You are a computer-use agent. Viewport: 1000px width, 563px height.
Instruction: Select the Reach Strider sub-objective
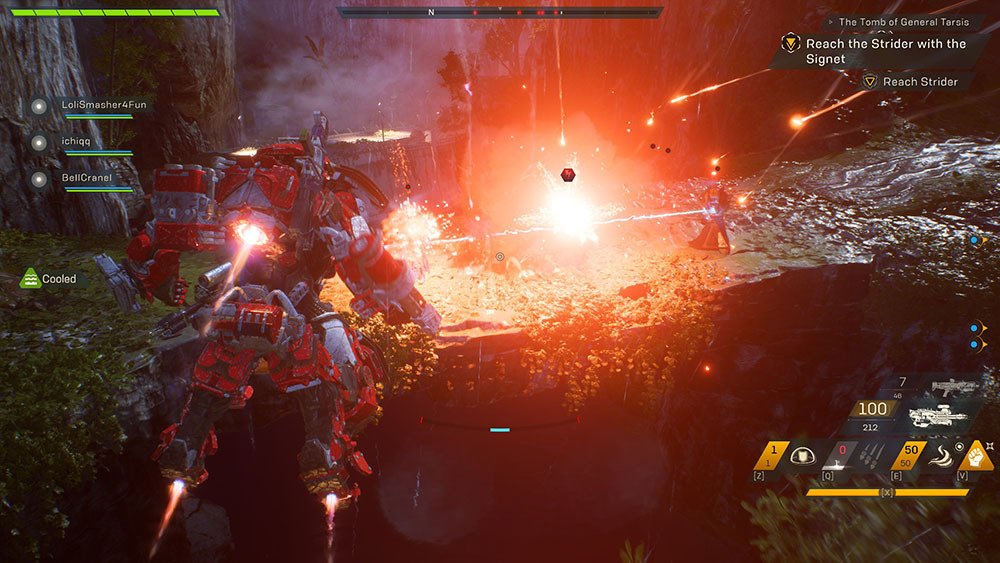point(920,81)
